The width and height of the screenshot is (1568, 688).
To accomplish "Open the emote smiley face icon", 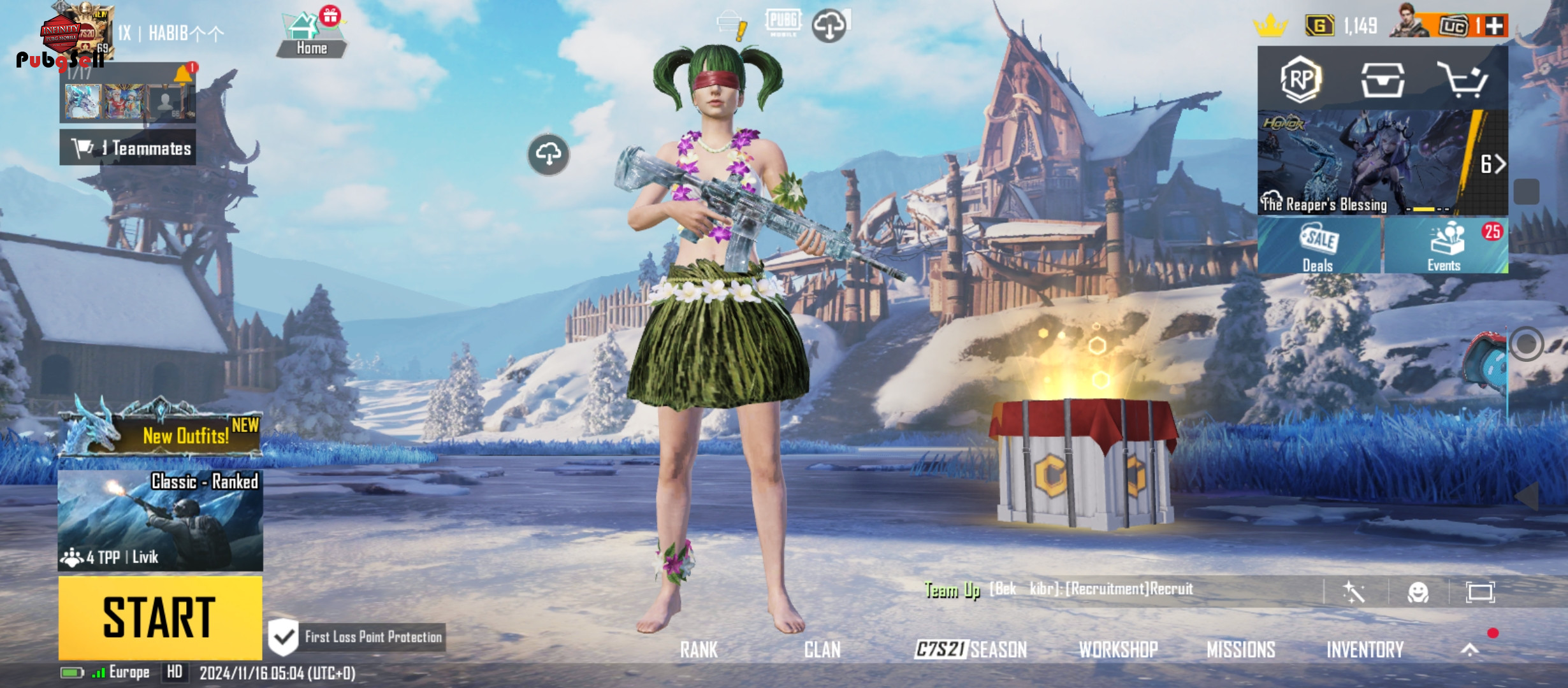I will coord(1418,592).
